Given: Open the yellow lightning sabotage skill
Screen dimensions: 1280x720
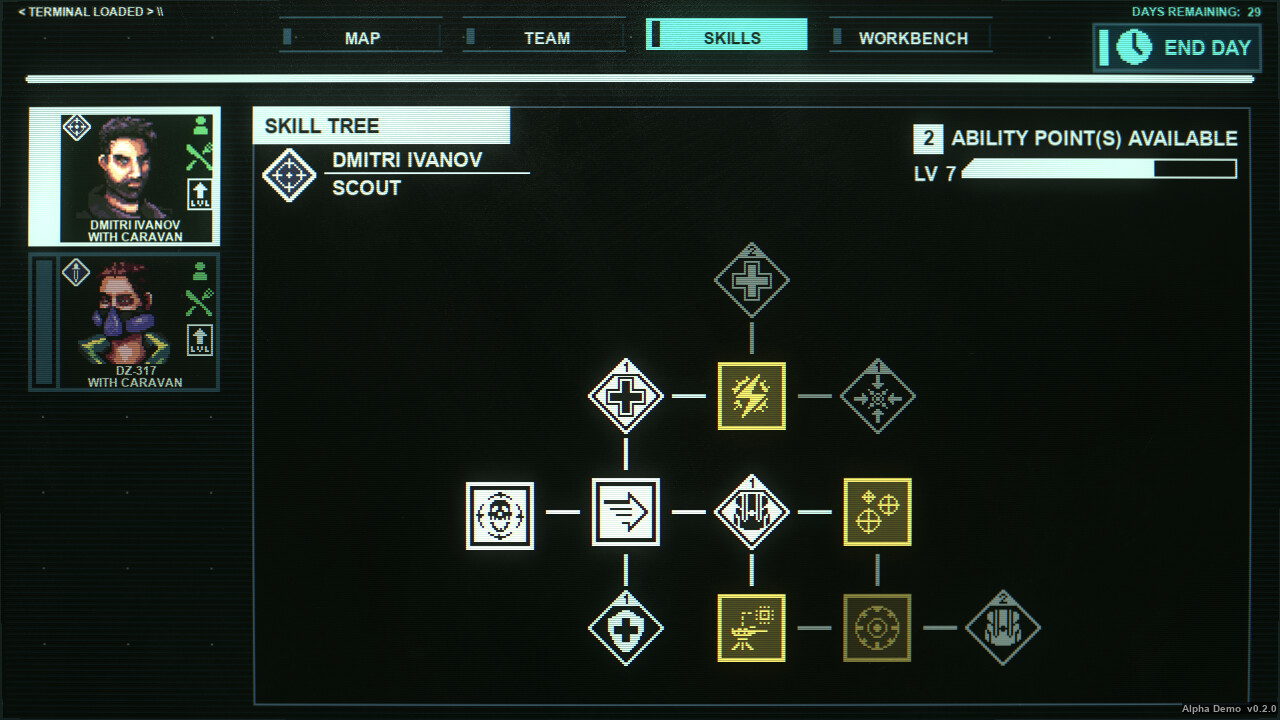Looking at the screenshot, I should 751,396.
